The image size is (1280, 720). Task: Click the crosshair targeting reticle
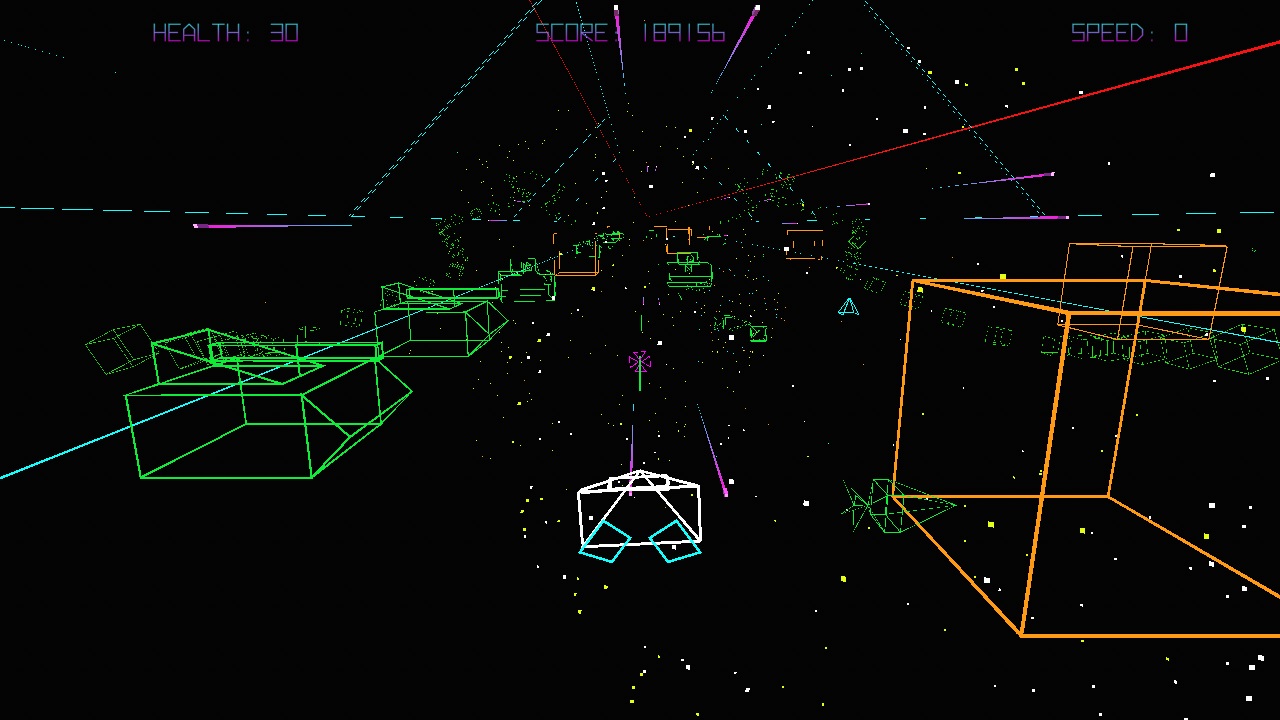click(x=639, y=362)
